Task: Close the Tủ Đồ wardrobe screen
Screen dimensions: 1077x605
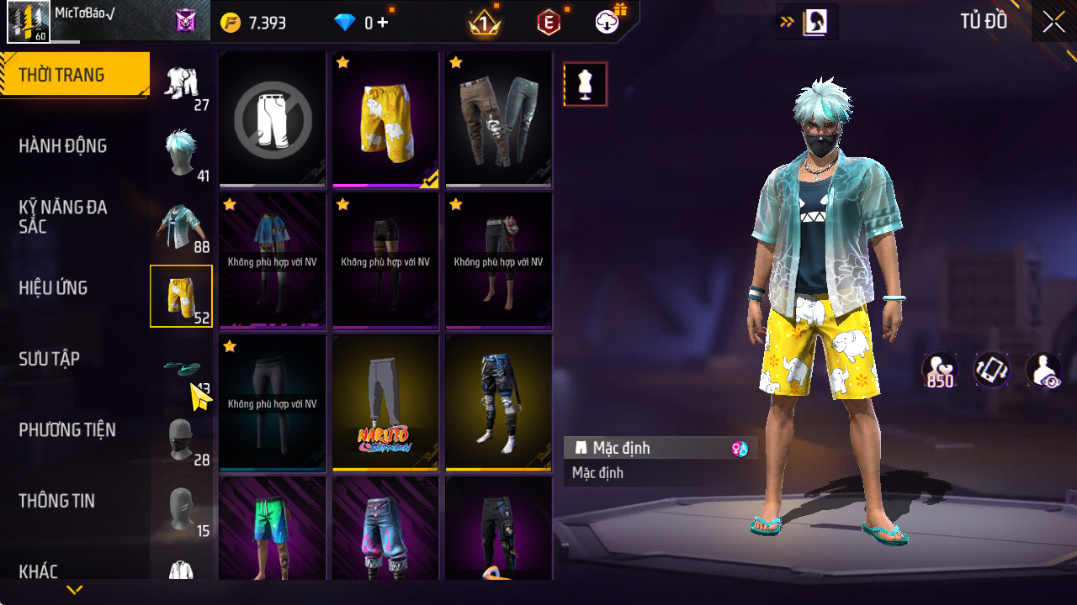Action: 1054,22
